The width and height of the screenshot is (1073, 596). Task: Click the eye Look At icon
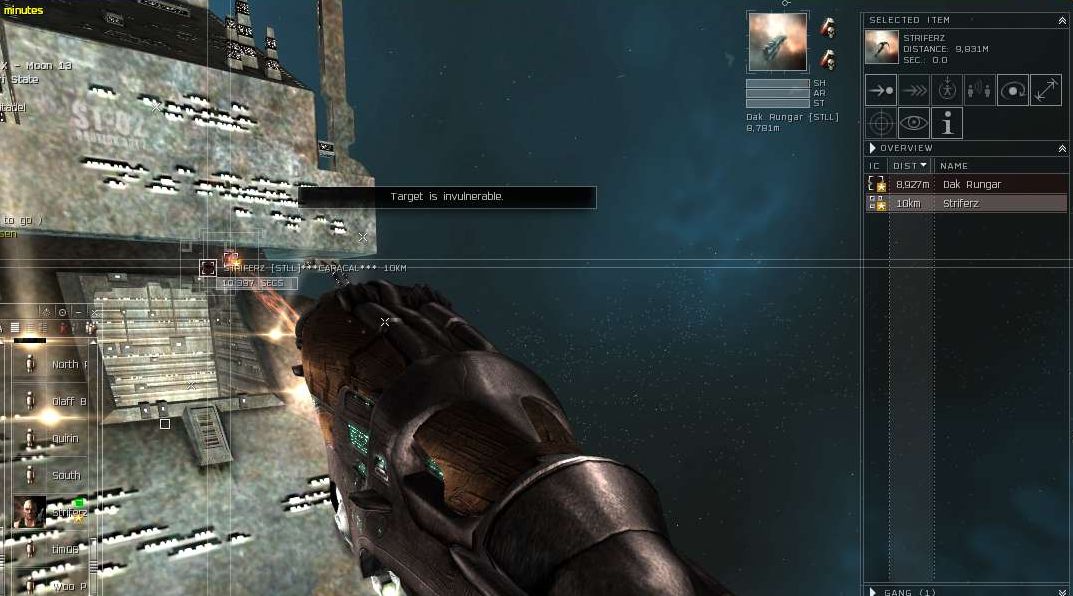[914, 123]
